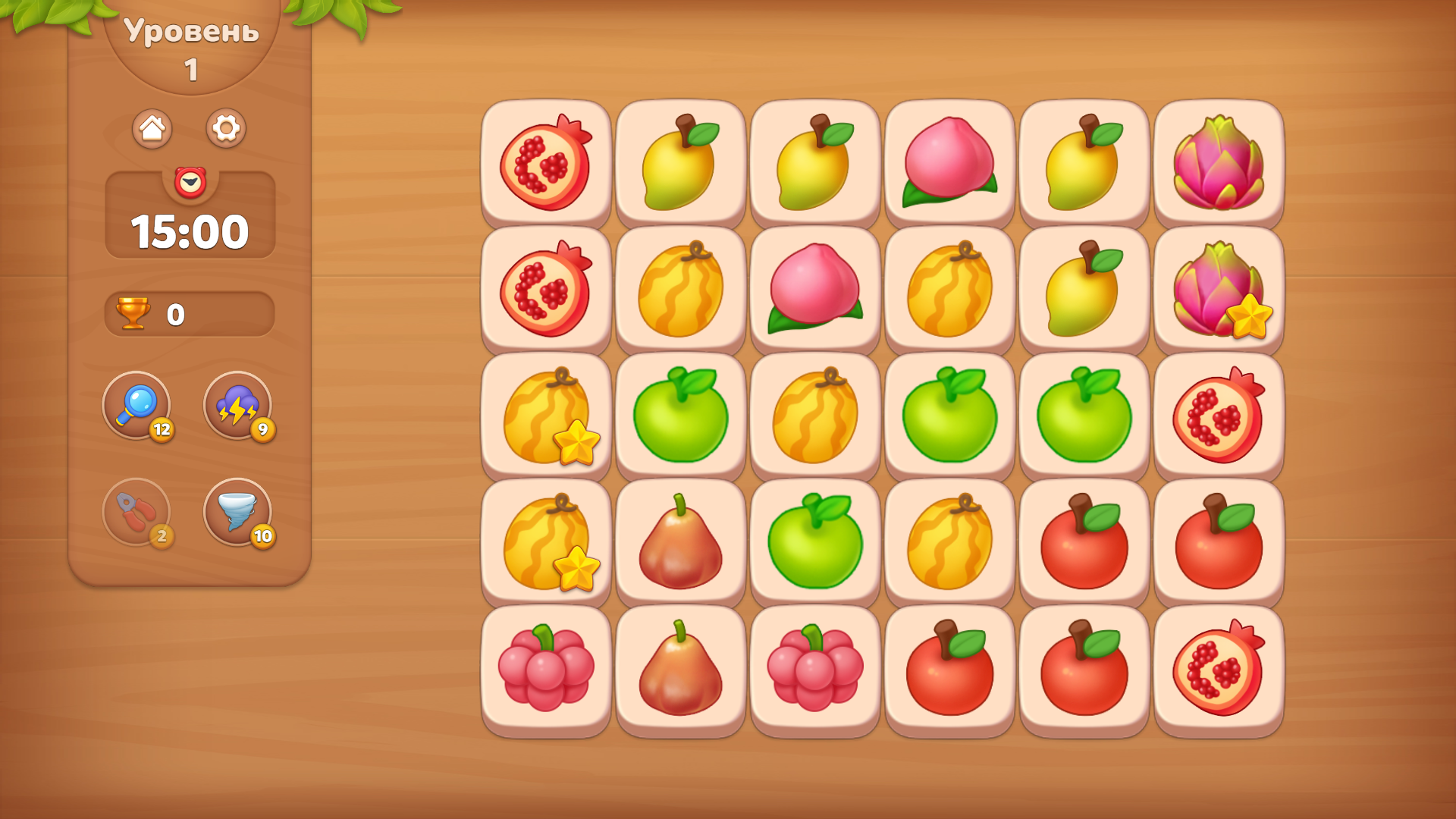Select the dragon fruit tile with a star
1456x819 pixels.
point(1219,290)
